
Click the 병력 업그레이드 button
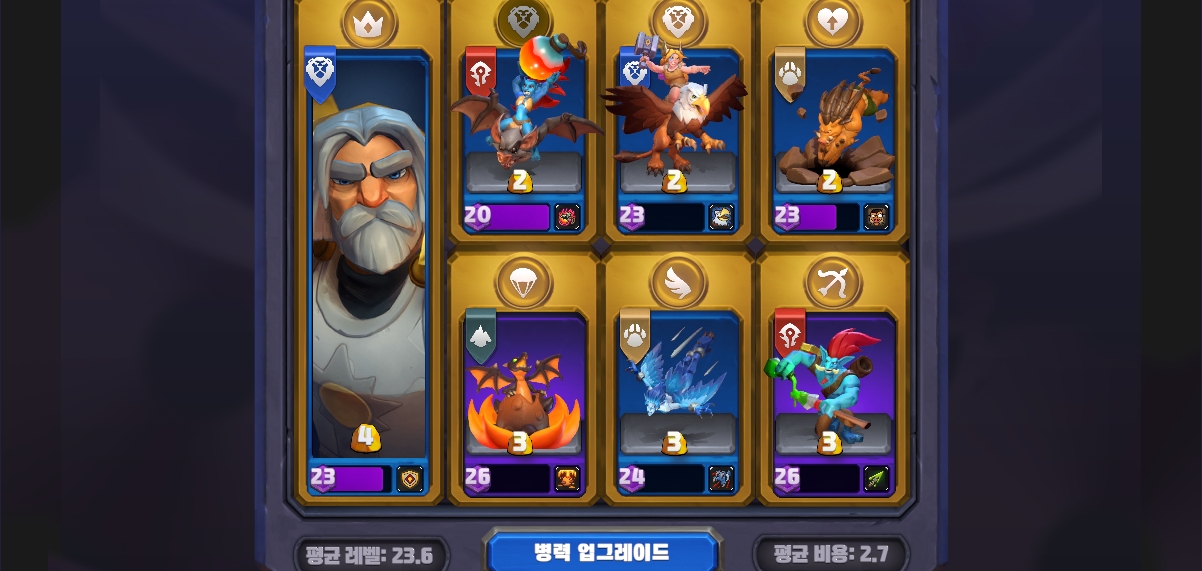pos(601,552)
